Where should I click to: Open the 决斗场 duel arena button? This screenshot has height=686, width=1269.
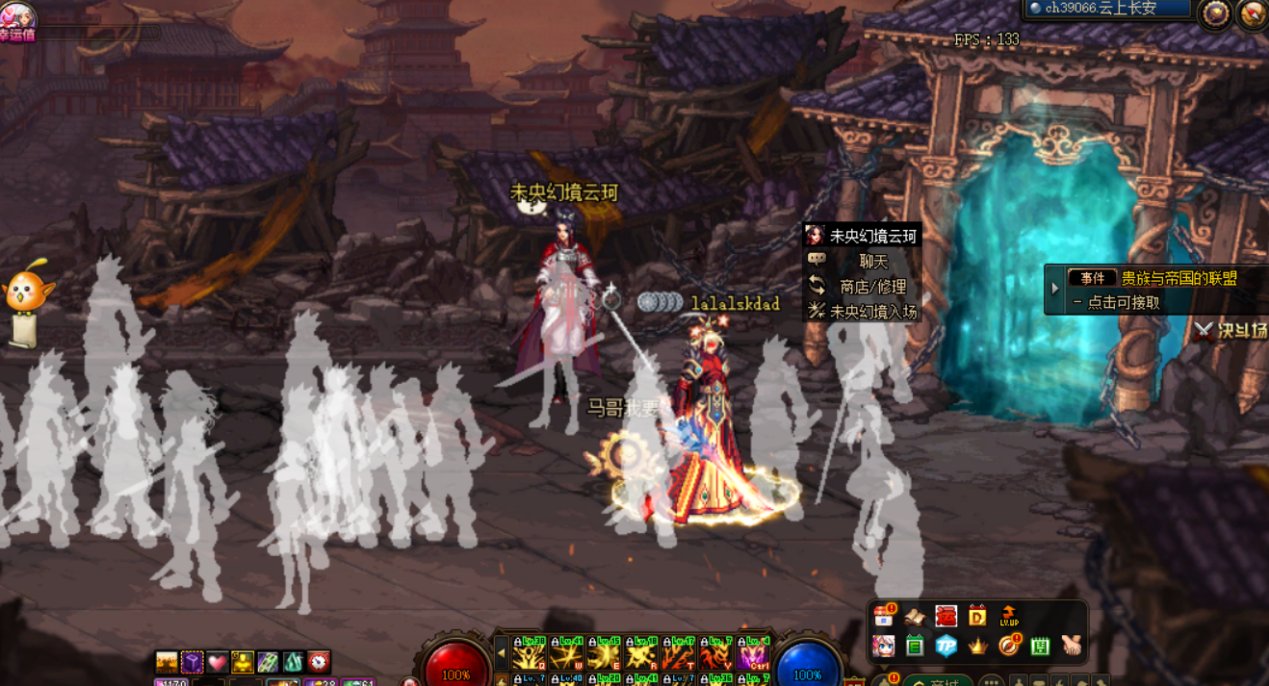(1230, 331)
